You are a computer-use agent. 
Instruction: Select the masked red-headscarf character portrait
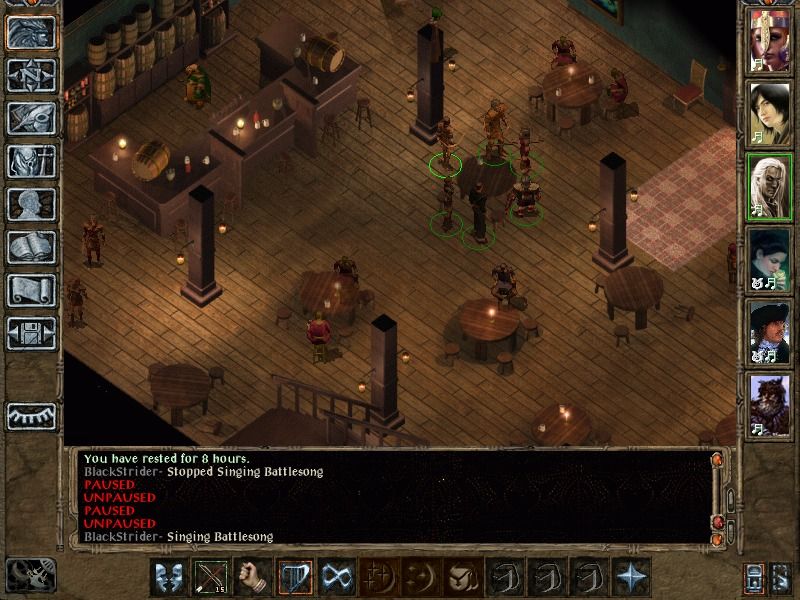[769, 40]
